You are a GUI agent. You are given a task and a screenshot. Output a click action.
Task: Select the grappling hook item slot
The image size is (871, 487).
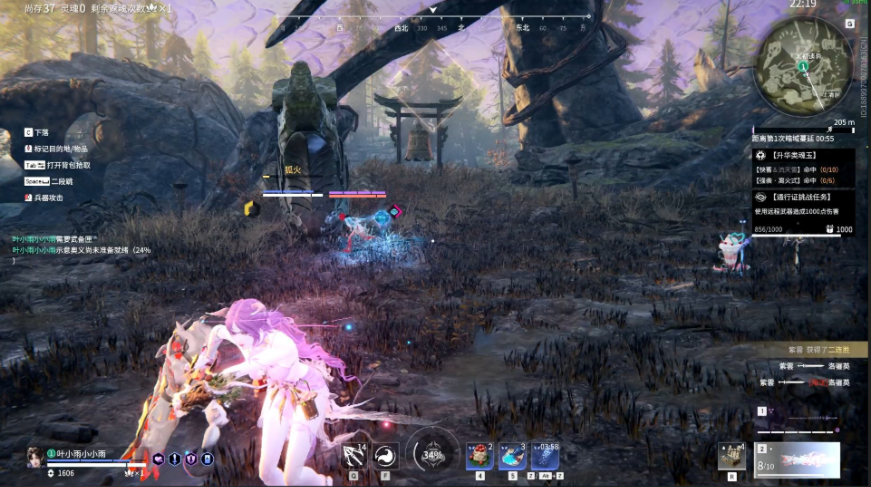[x=353, y=456]
